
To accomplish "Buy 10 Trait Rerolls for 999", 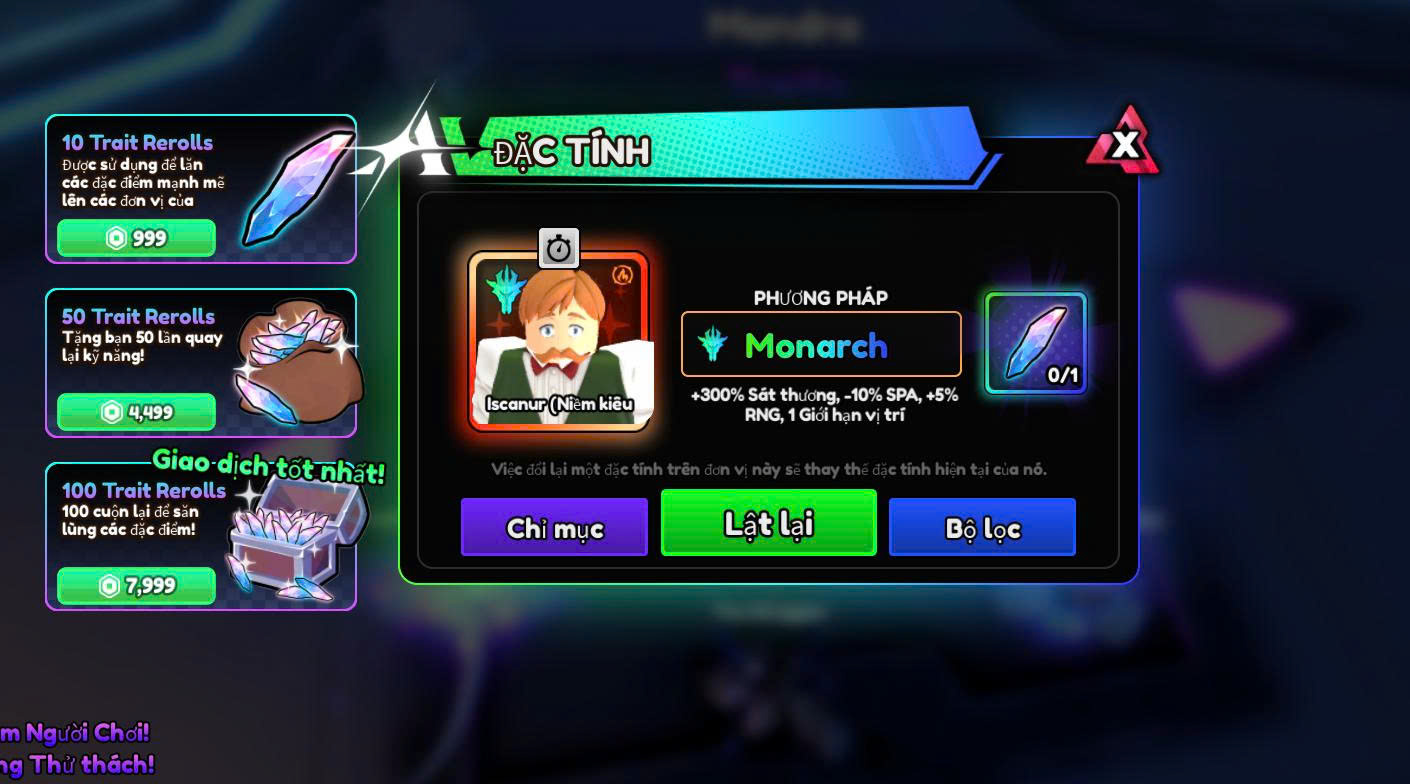I will click(x=136, y=238).
